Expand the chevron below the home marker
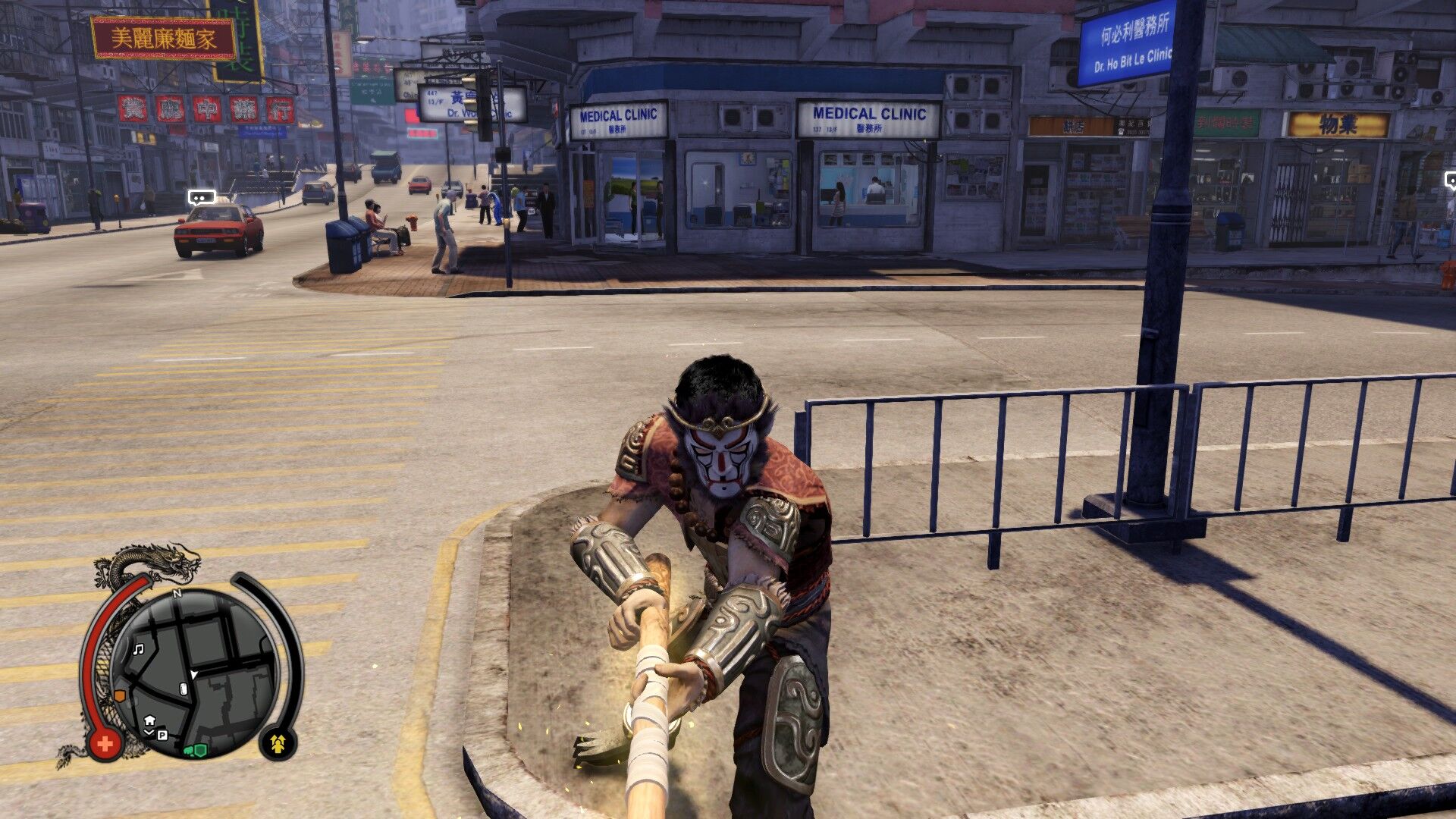This screenshot has width=1456, height=819. [x=149, y=732]
